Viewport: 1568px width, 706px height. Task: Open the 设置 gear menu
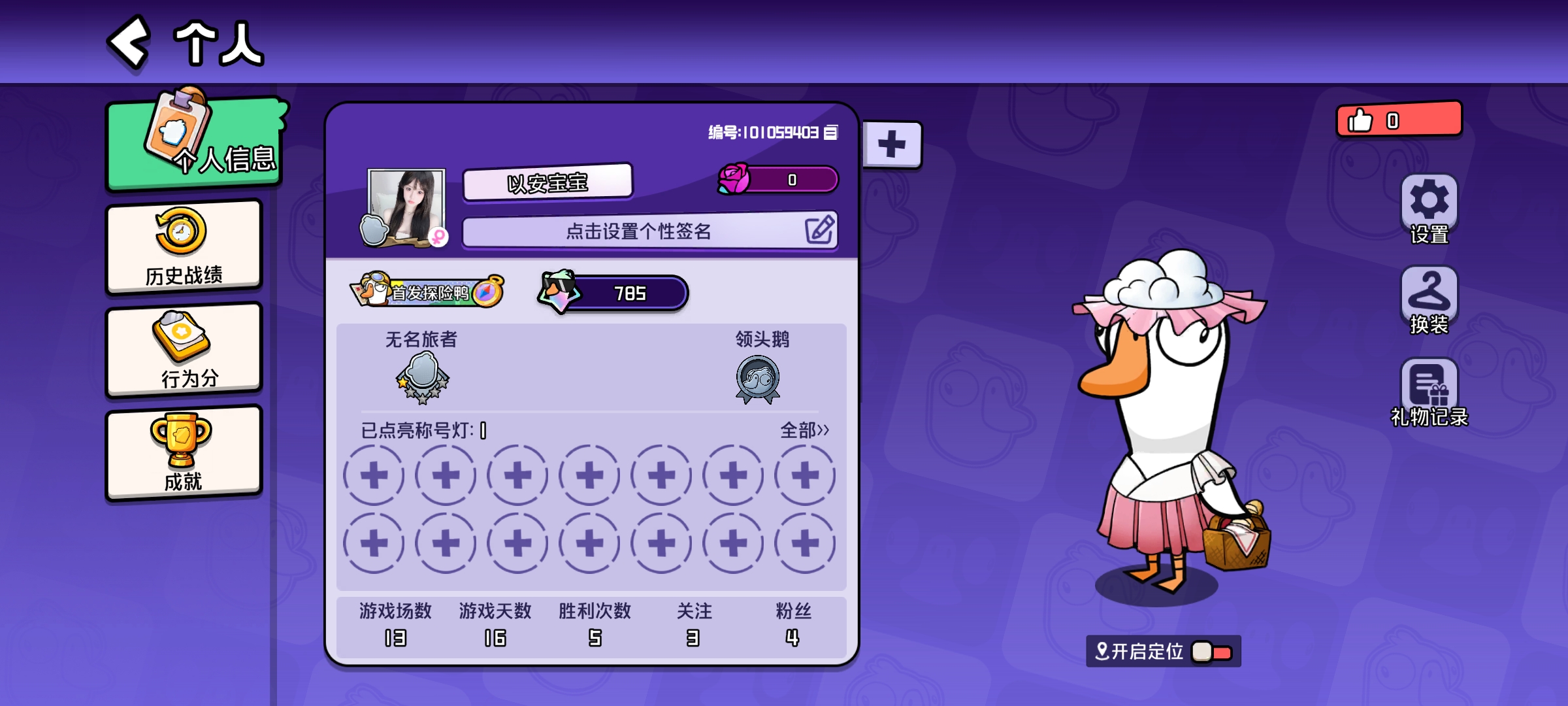click(1429, 208)
